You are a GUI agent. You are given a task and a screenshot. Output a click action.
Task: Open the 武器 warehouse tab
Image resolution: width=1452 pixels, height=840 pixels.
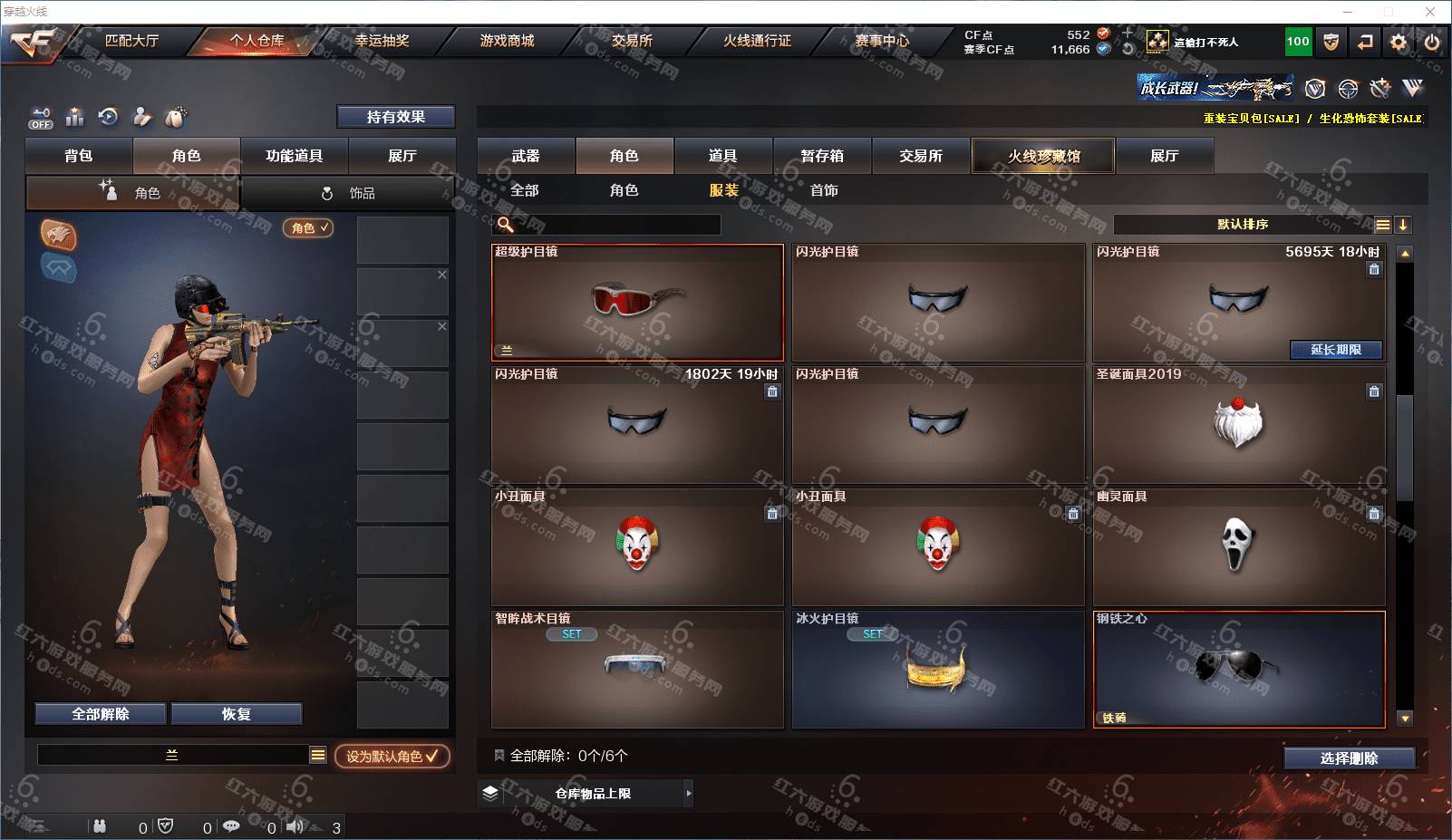coord(526,156)
